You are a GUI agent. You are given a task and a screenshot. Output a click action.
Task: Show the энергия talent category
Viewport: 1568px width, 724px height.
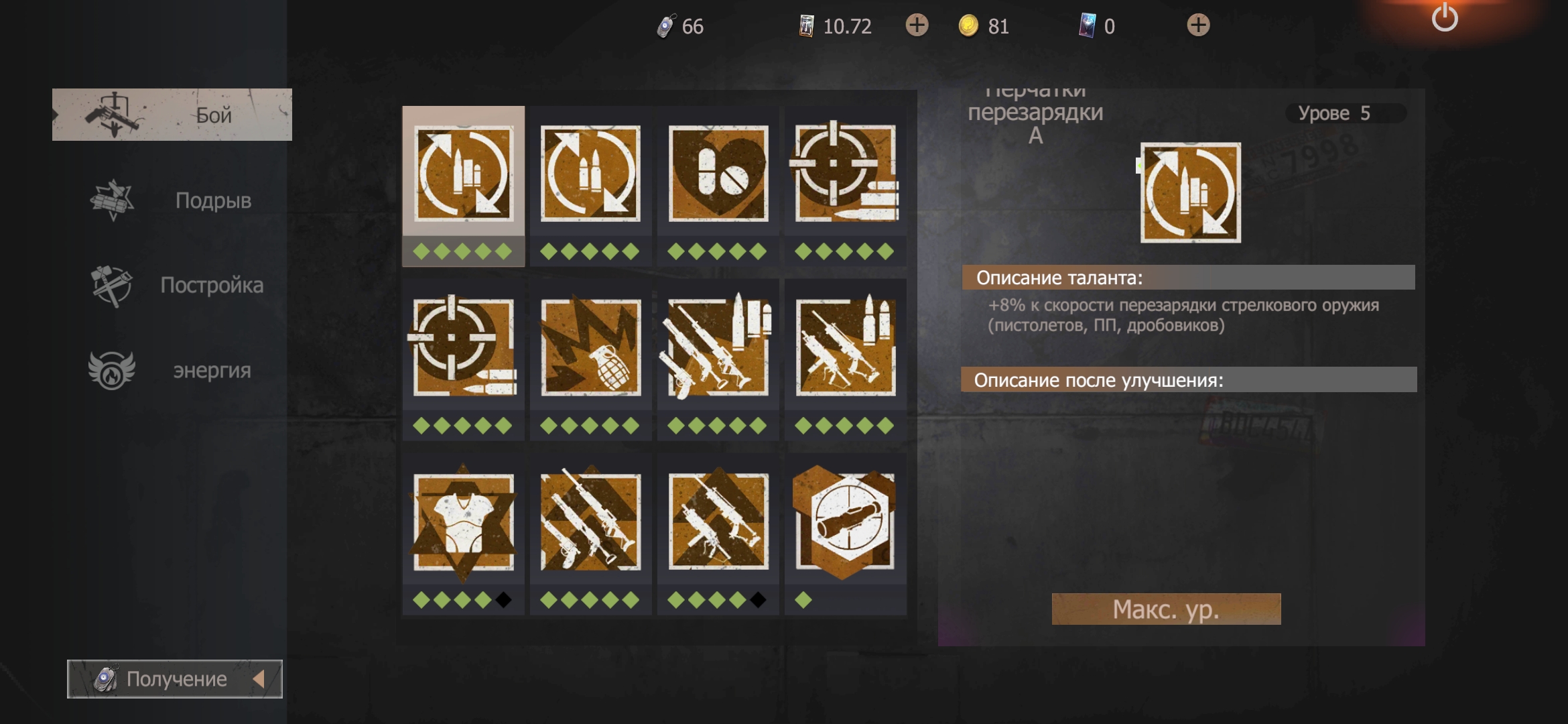(172, 370)
